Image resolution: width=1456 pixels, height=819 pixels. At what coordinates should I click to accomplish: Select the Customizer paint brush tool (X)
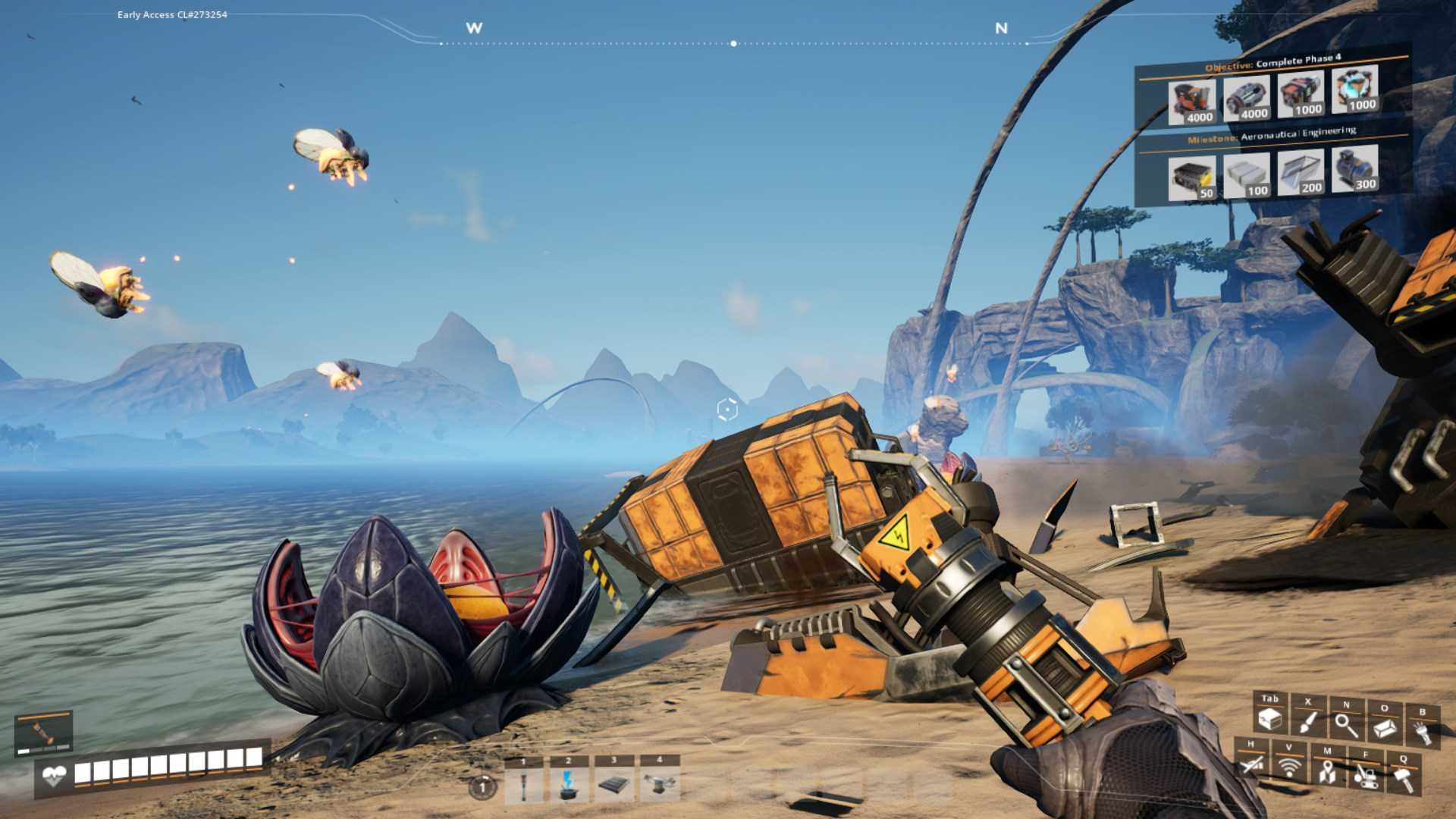[x=1308, y=722]
